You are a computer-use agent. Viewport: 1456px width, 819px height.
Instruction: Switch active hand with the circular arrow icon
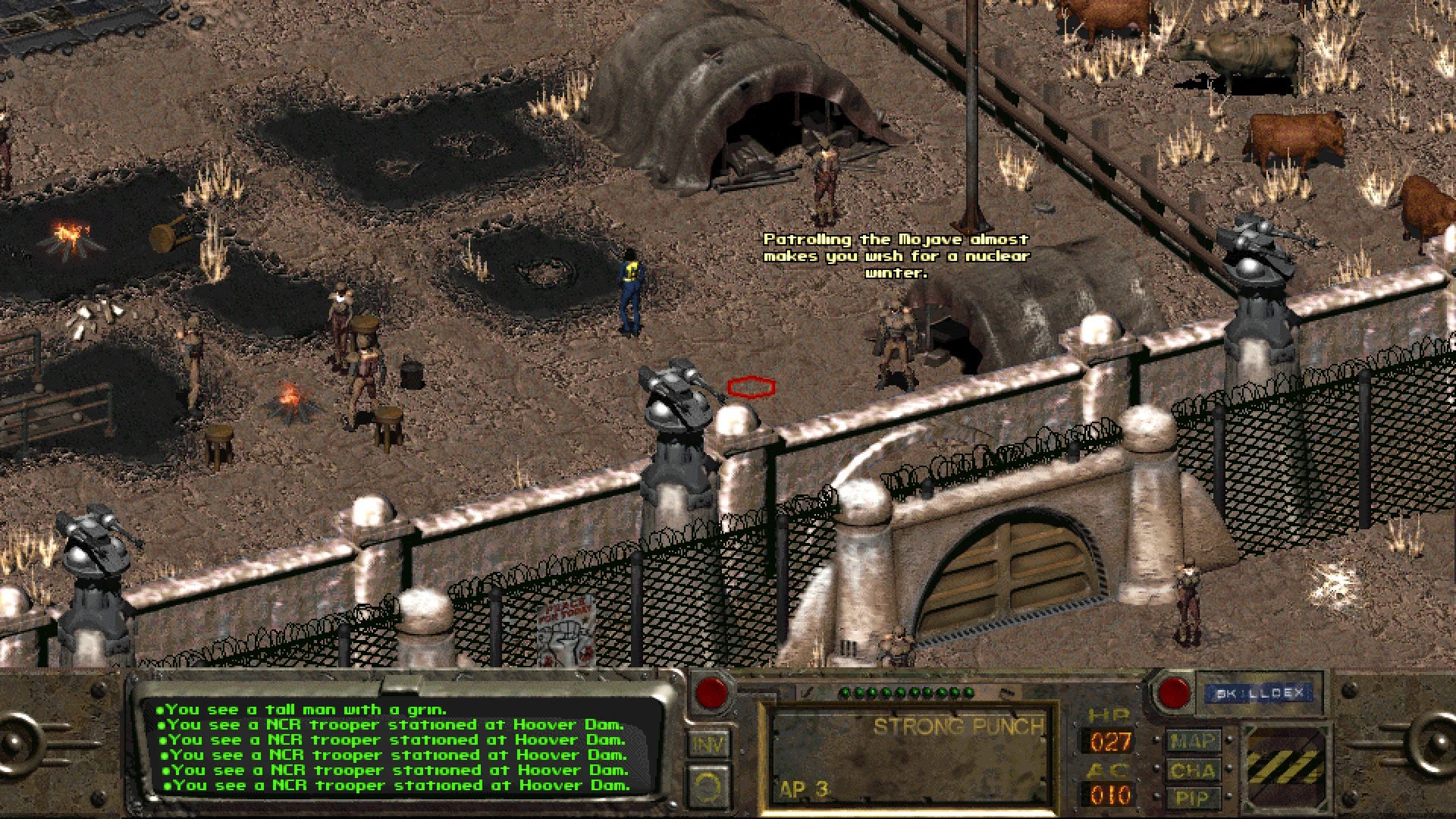tap(708, 789)
